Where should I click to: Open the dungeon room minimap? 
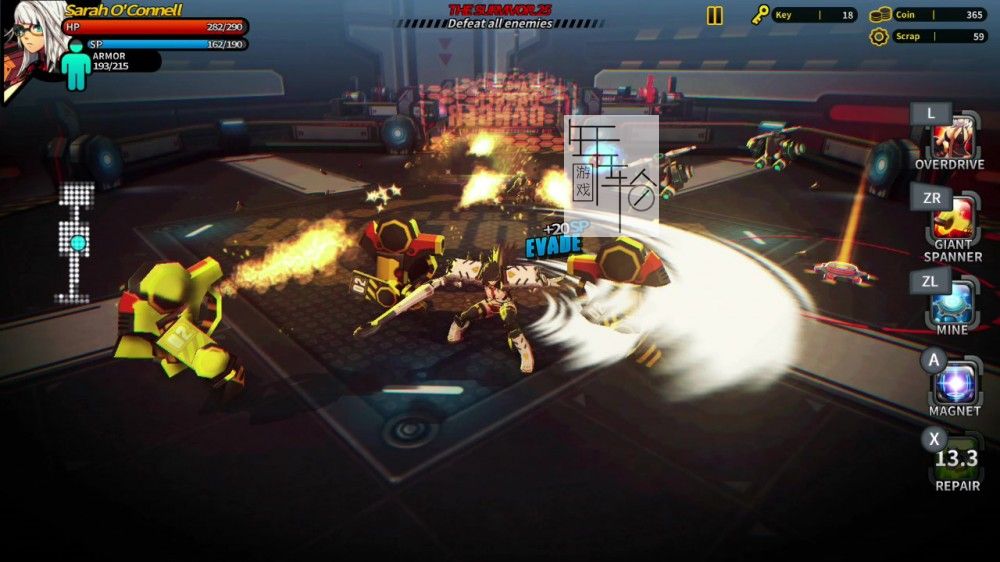tap(77, 242)
